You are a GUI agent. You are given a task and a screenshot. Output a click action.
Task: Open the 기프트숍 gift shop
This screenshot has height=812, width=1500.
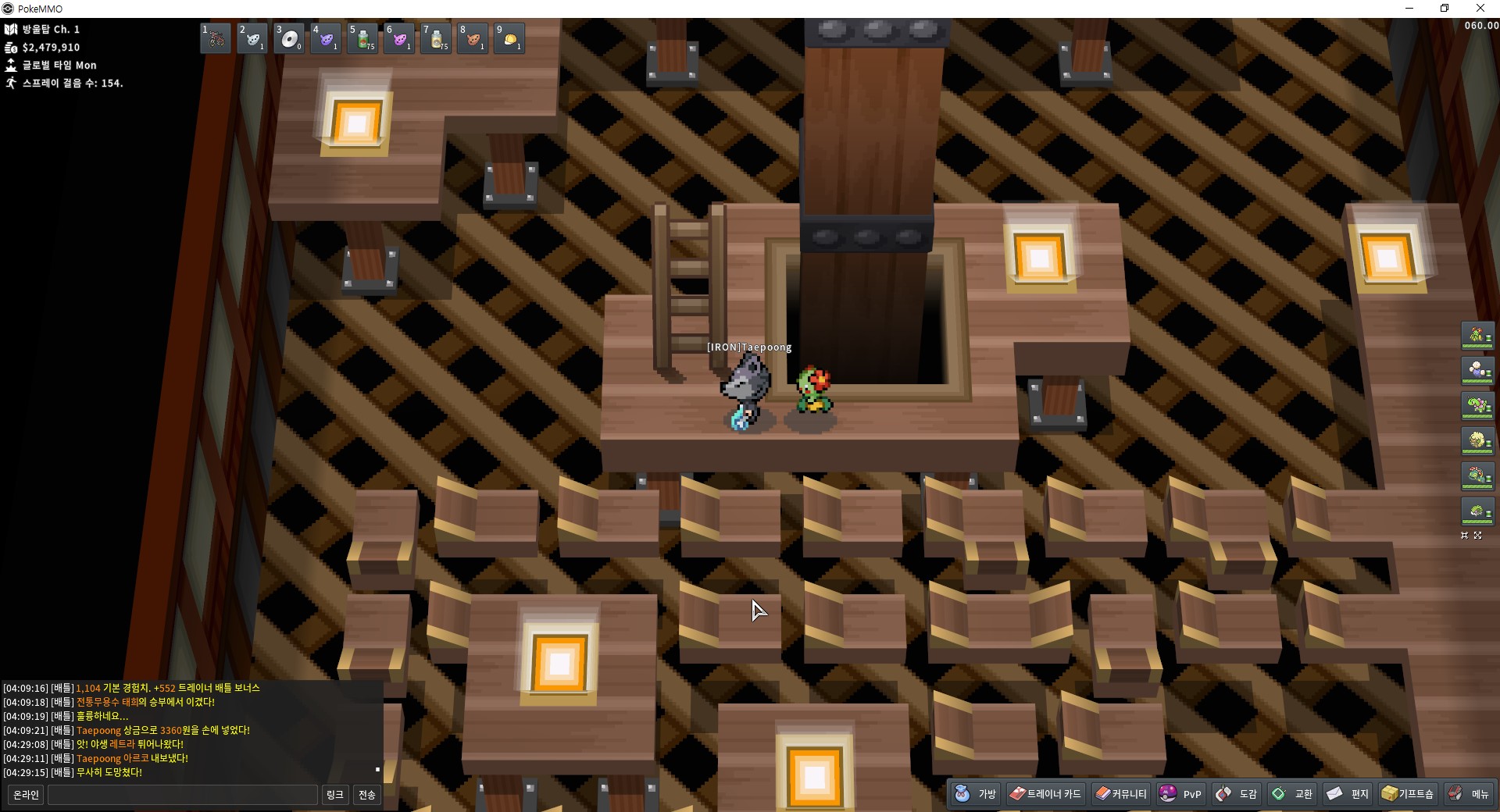[x=1408, y=794]
